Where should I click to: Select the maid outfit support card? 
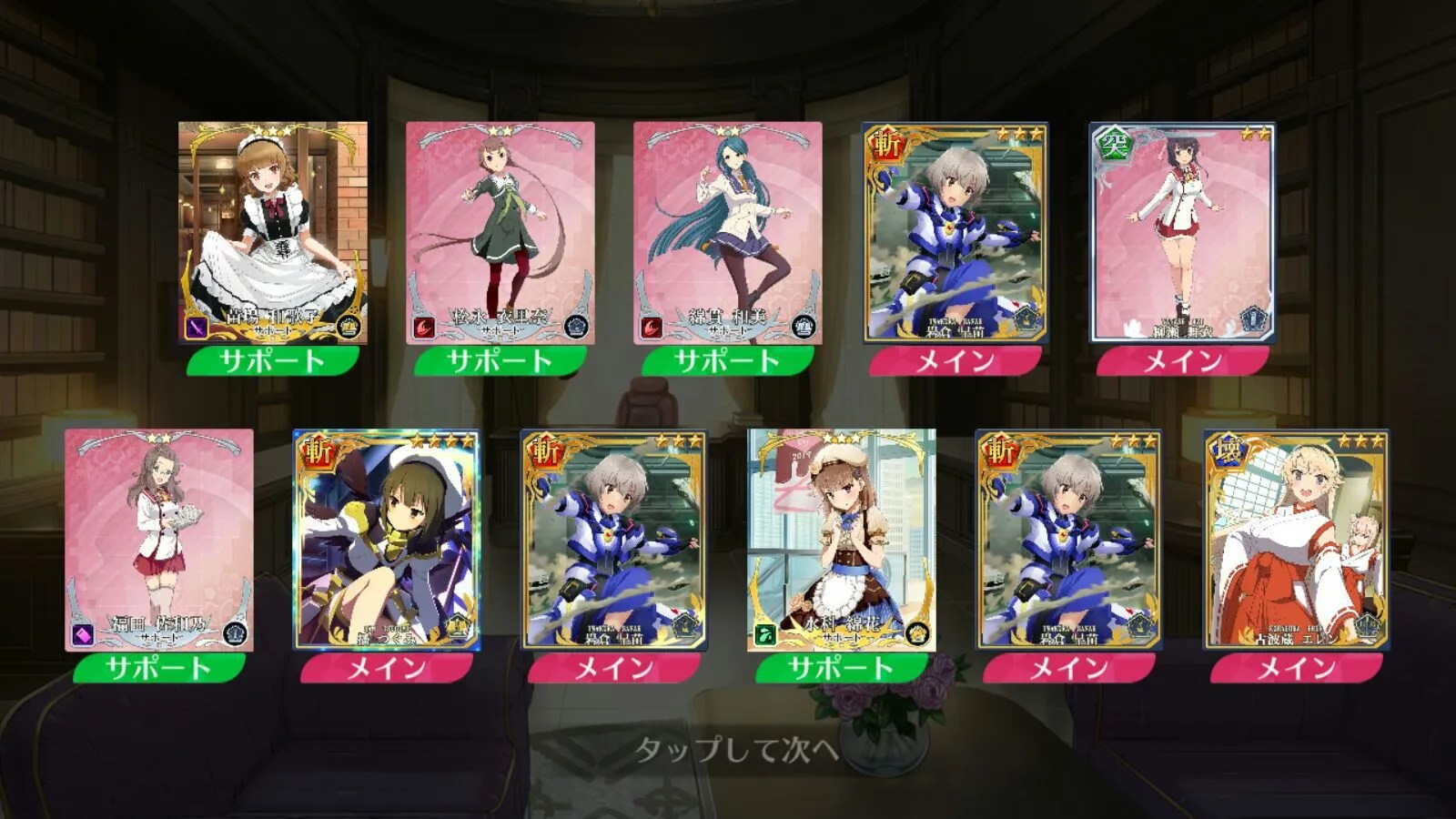point(273,233)
